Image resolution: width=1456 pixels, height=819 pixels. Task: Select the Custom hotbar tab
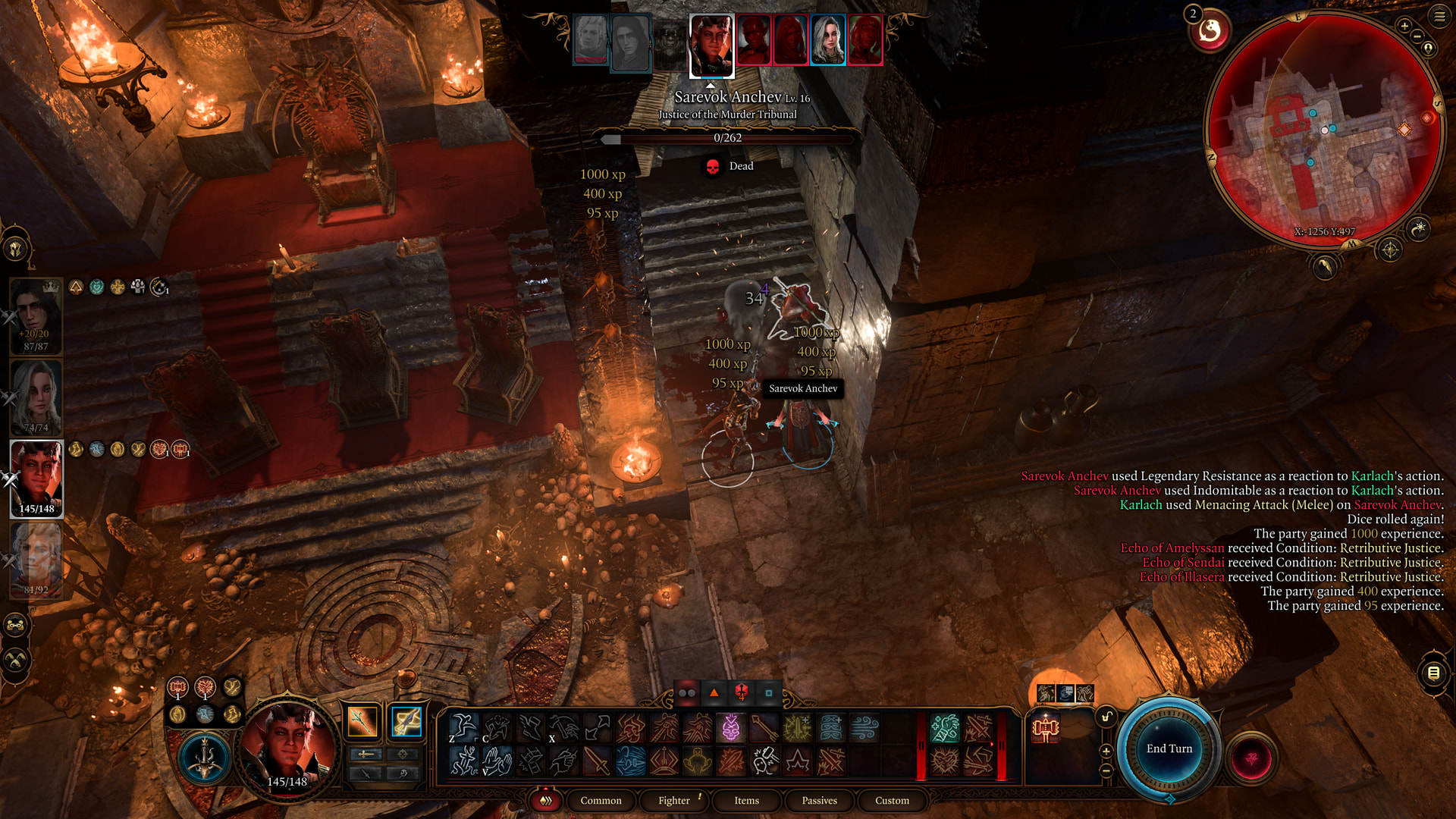pyautogui.click(x=892, y=800)
